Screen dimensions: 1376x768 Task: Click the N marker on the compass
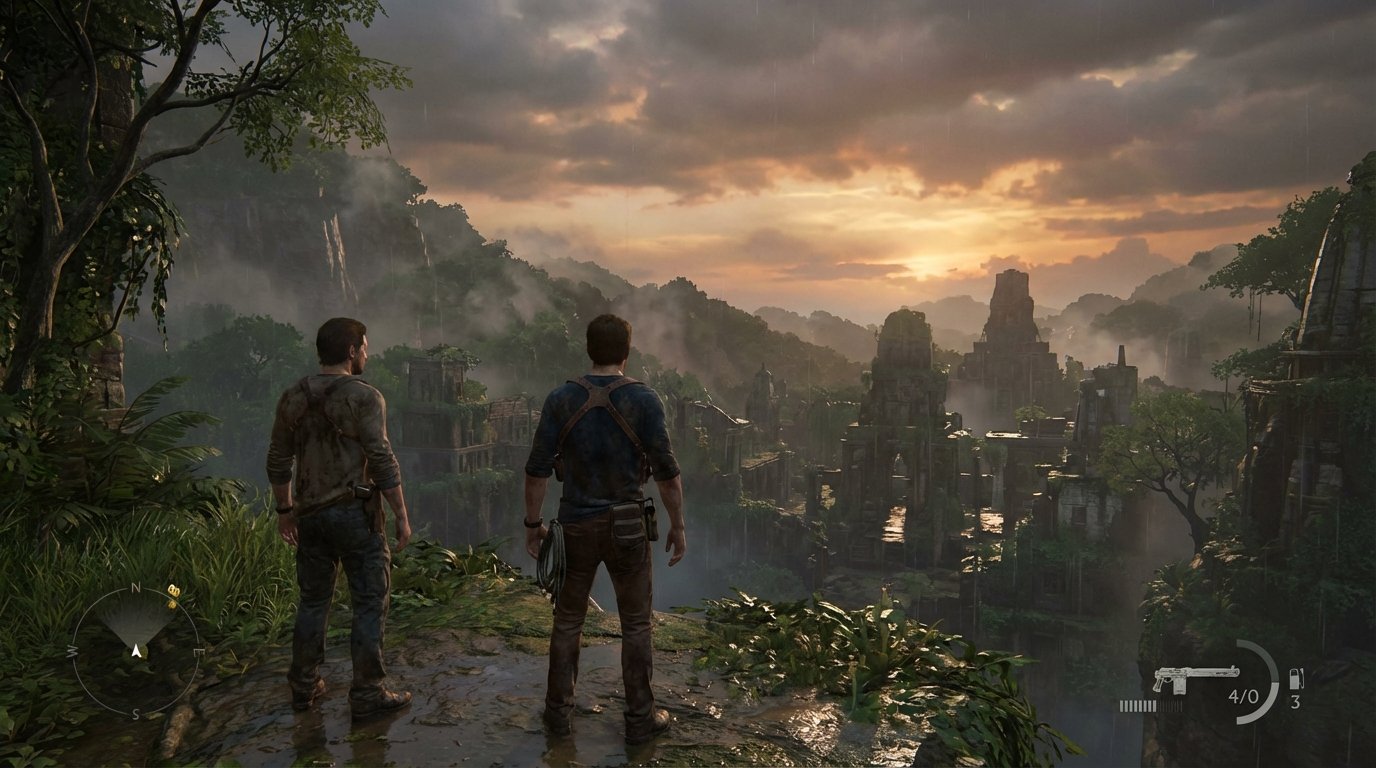134,587
